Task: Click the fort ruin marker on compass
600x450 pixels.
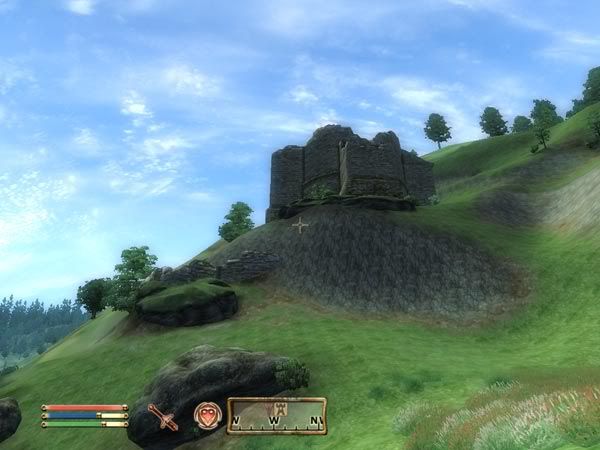Action: pos(280,409)
